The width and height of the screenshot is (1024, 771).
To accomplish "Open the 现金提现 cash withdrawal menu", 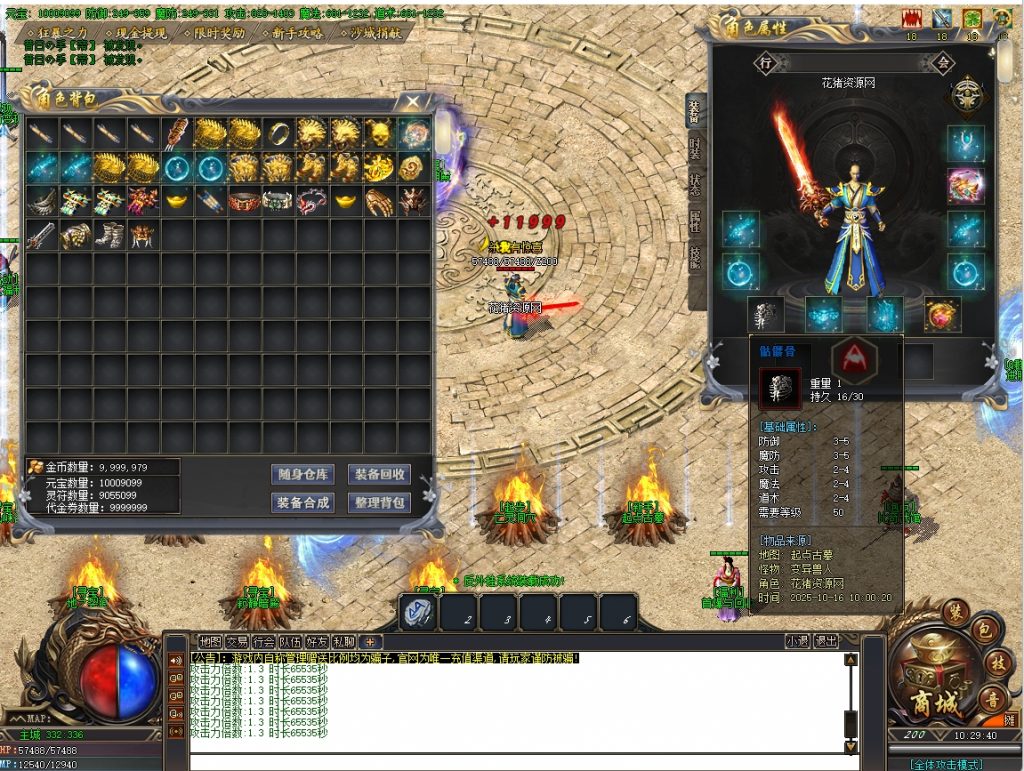I will (x=137, y=33).
